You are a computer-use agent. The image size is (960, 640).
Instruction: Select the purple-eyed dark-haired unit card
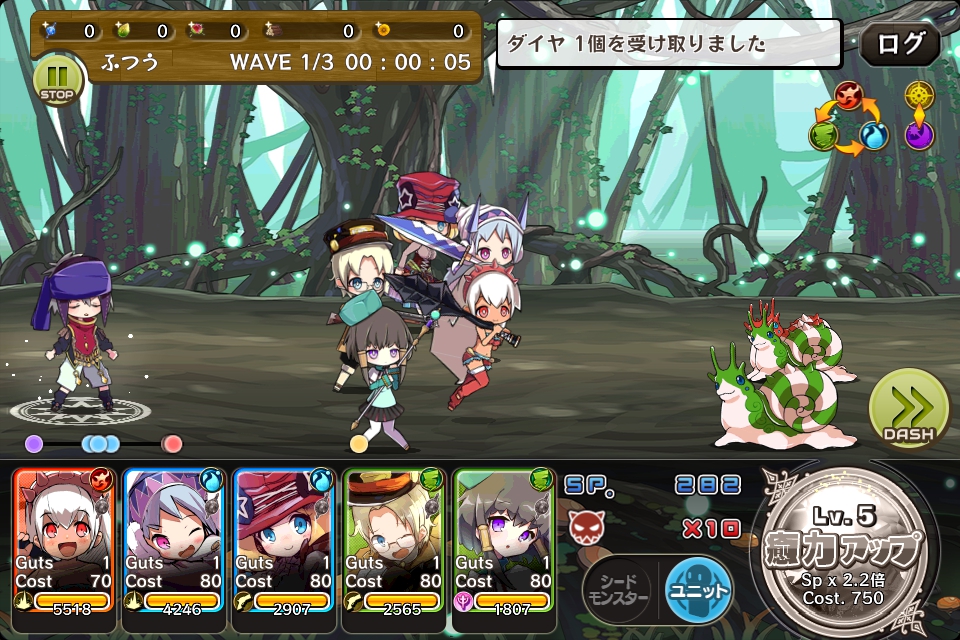coord(505,538)
